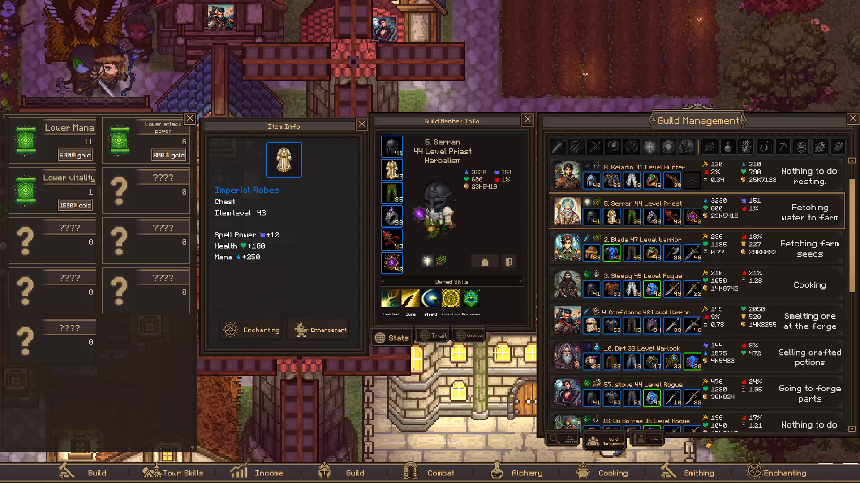Click the Enhancement button in Item Info

tap(319, 329)
